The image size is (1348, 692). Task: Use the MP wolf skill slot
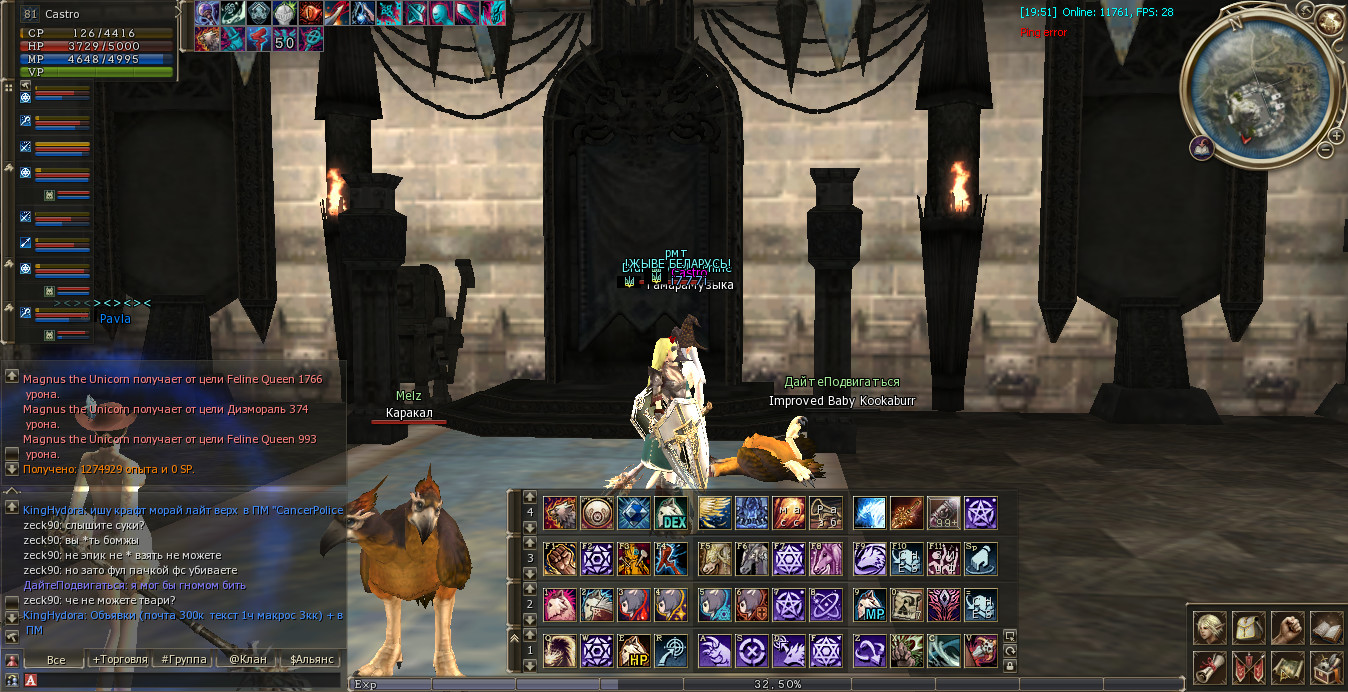[871, 606]
